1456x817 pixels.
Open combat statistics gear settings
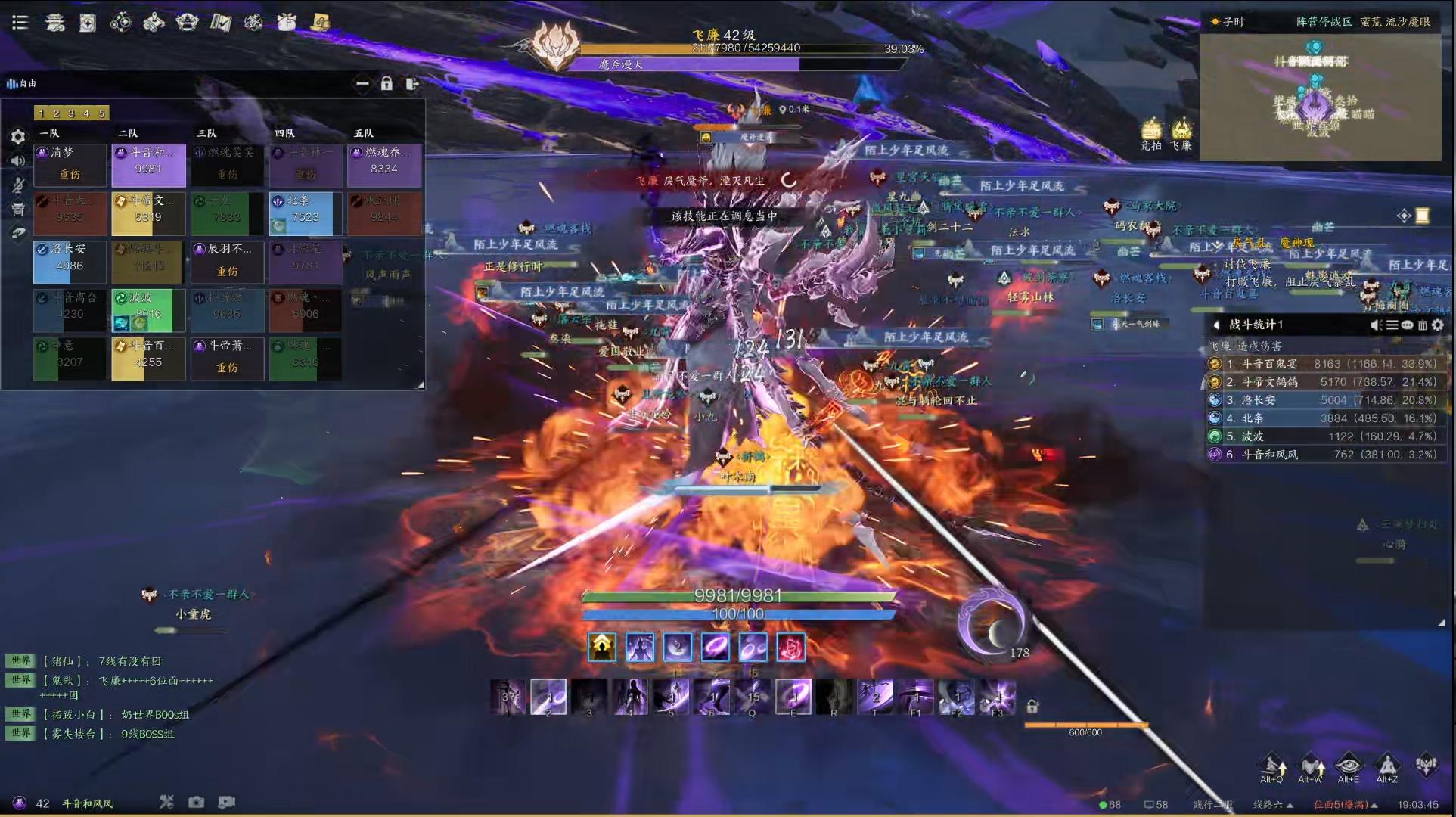click(x=1438, y=325)
